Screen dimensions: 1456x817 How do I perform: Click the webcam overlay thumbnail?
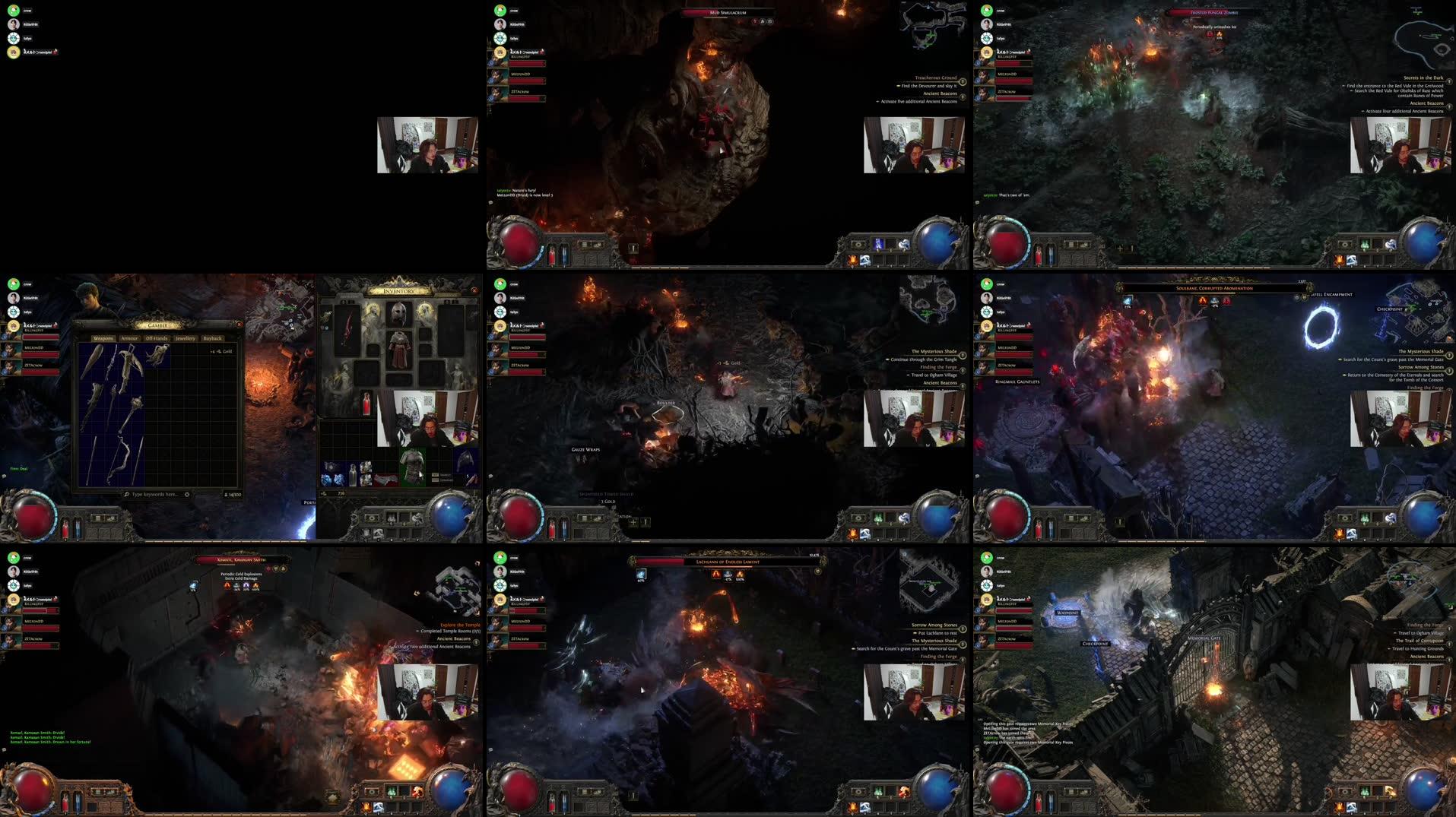(427, 144)
